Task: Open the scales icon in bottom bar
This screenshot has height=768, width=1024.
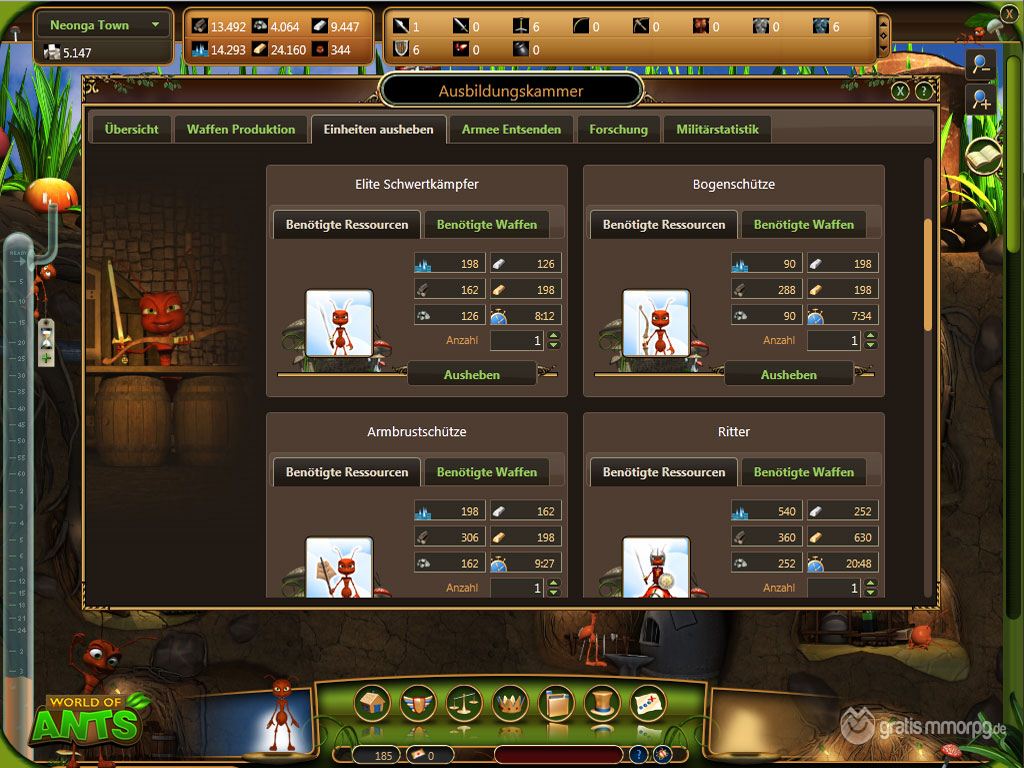Action: coord(465,703)
